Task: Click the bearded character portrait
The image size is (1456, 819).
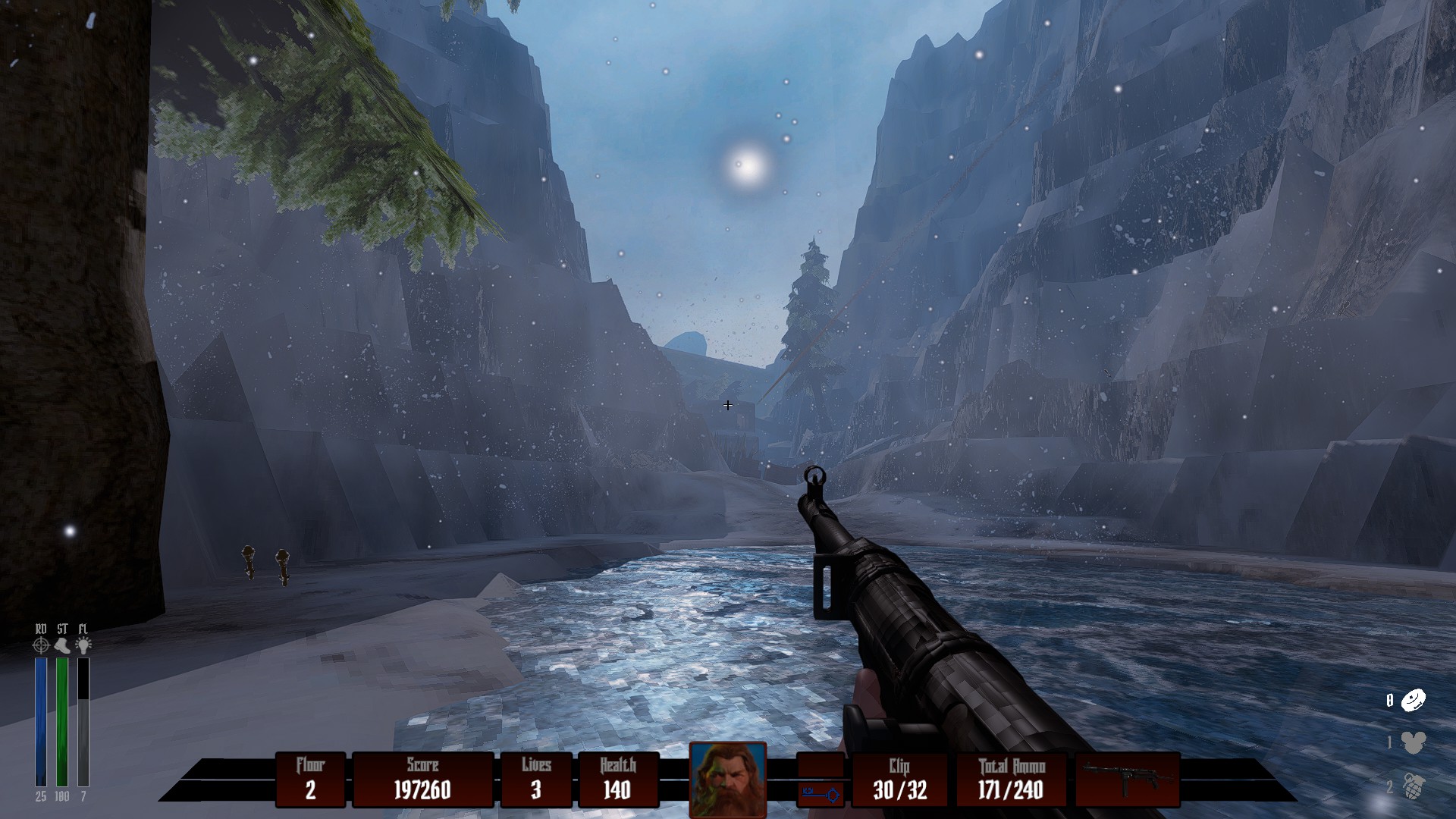Action: [727, 780]
